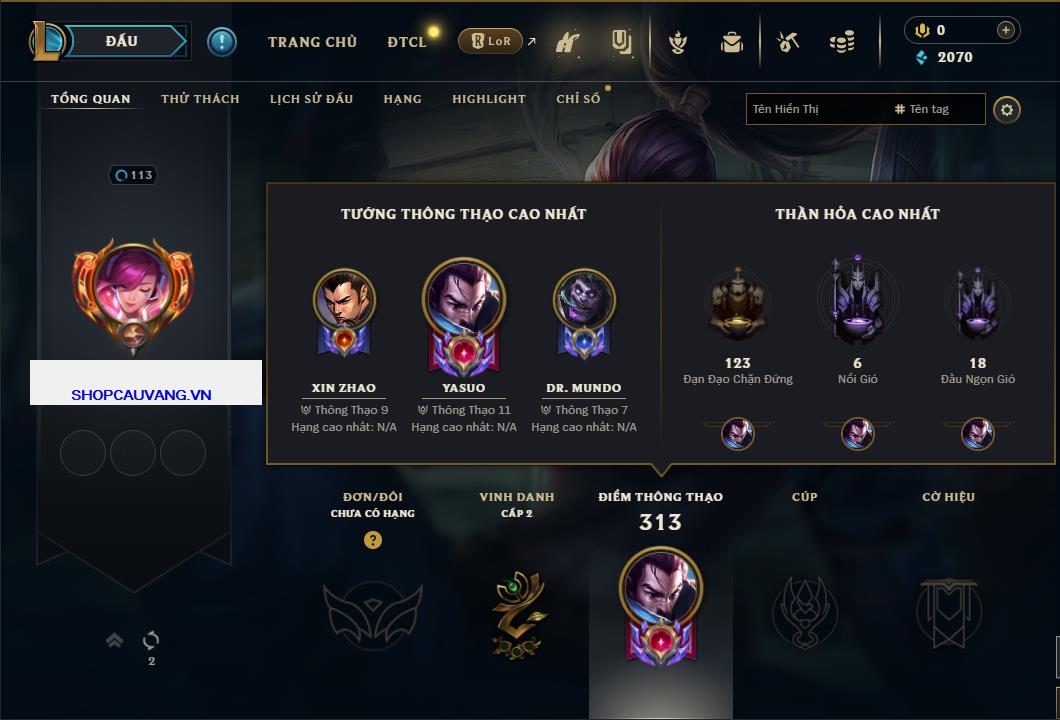1060x720 pixels.
Task: Open the TRANG CHỦ home page
Action: pyautogui.click(x=312, y=42)
